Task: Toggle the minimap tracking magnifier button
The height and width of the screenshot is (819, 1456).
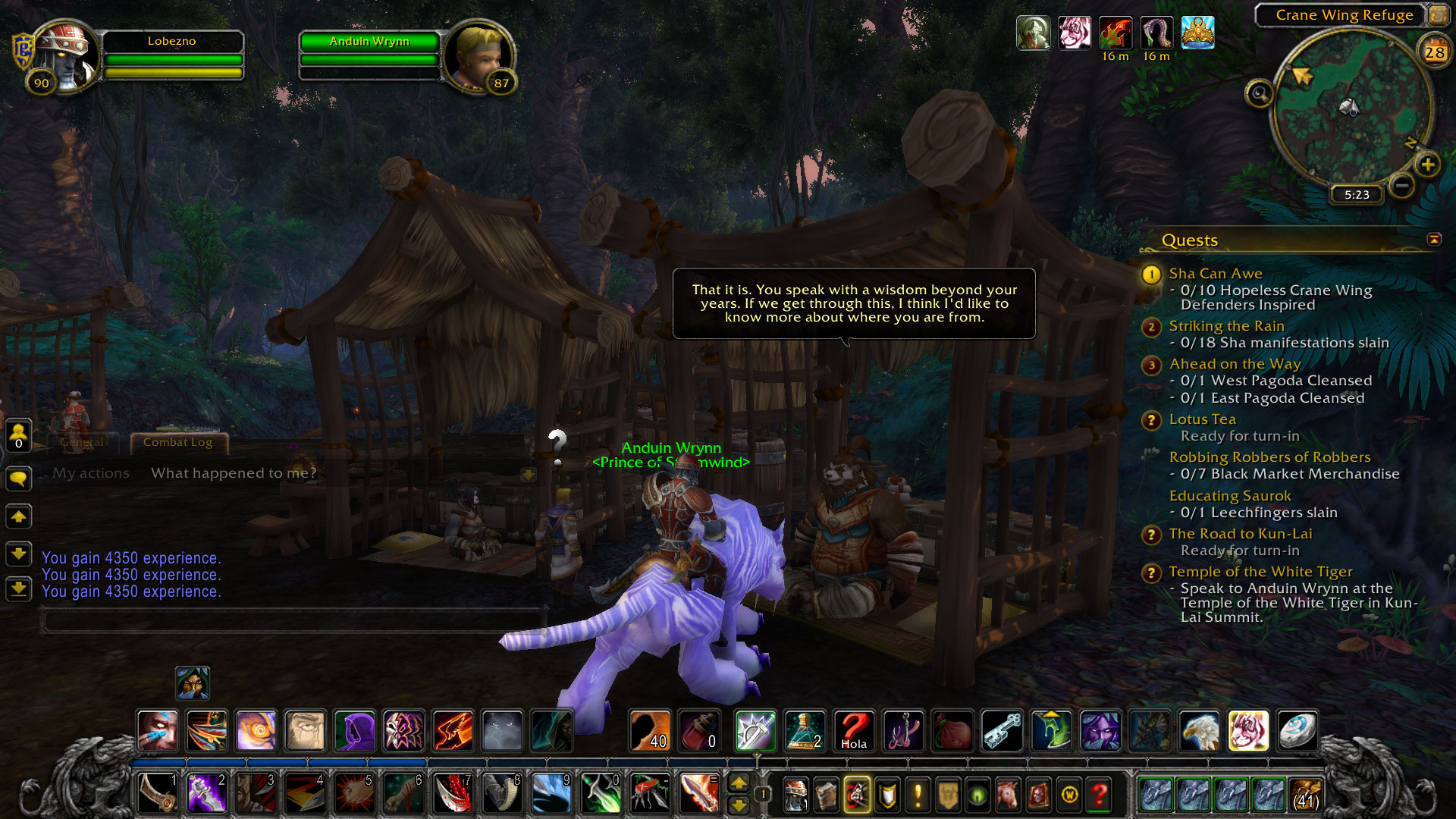Action: 1260,93
